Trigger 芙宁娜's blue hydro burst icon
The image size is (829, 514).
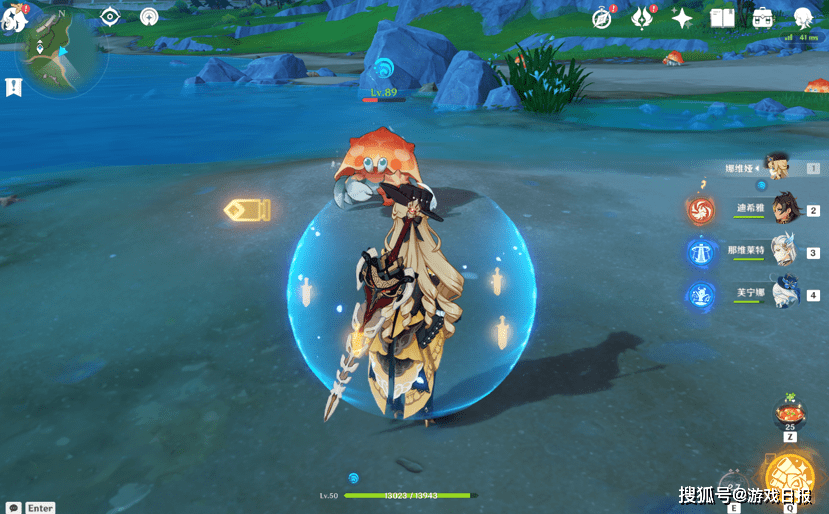point(699,294)
